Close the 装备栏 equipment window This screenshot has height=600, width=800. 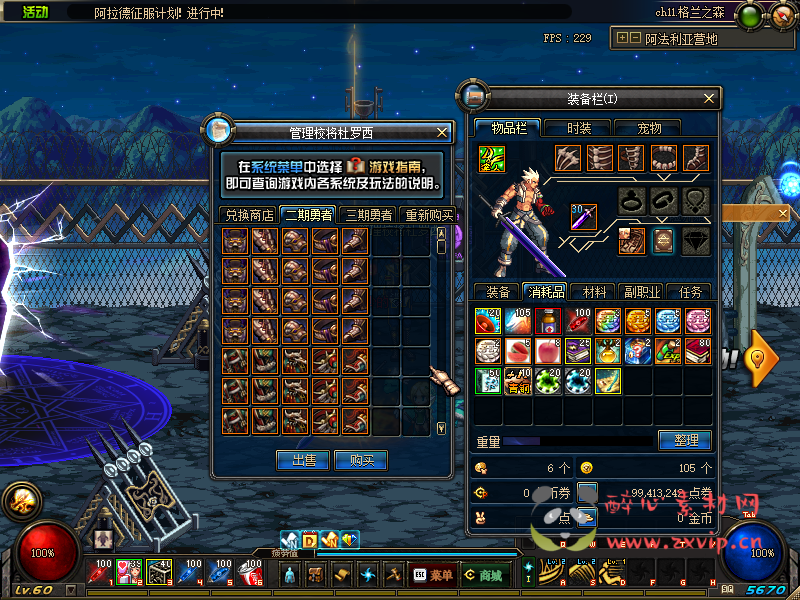[710, 98]
